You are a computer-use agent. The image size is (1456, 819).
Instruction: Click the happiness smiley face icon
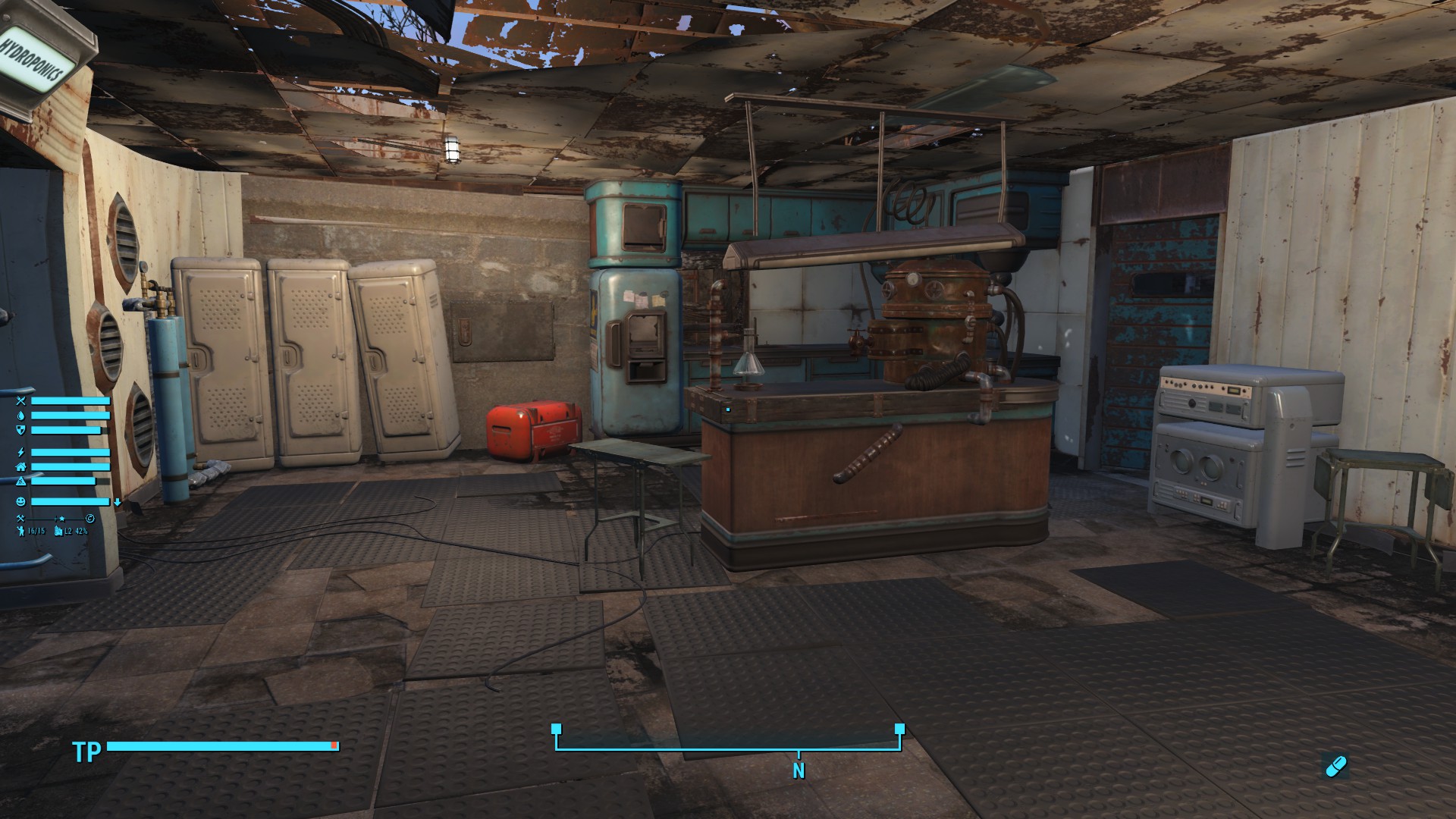pyautogui.click(x=20, y=502)
